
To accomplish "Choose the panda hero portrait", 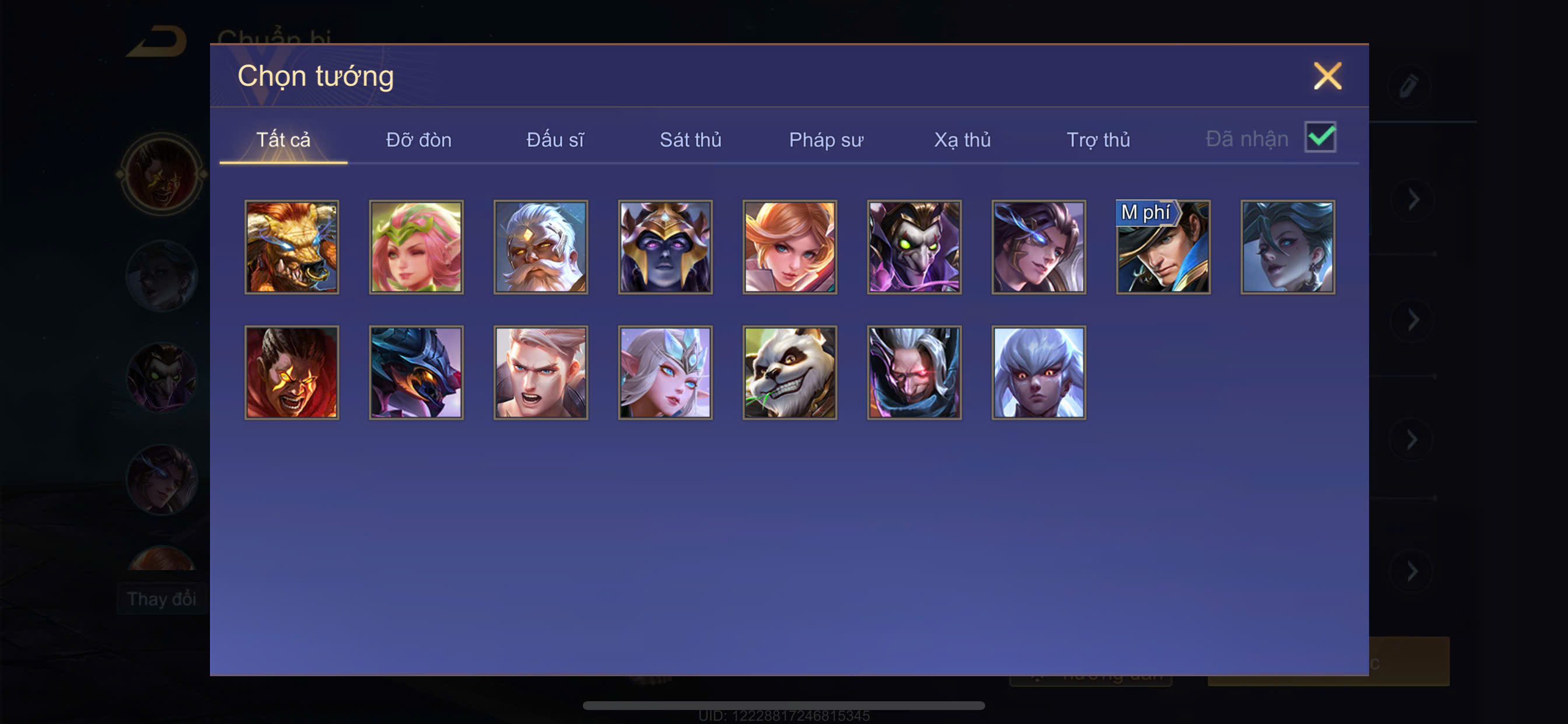I will [789, 372].
